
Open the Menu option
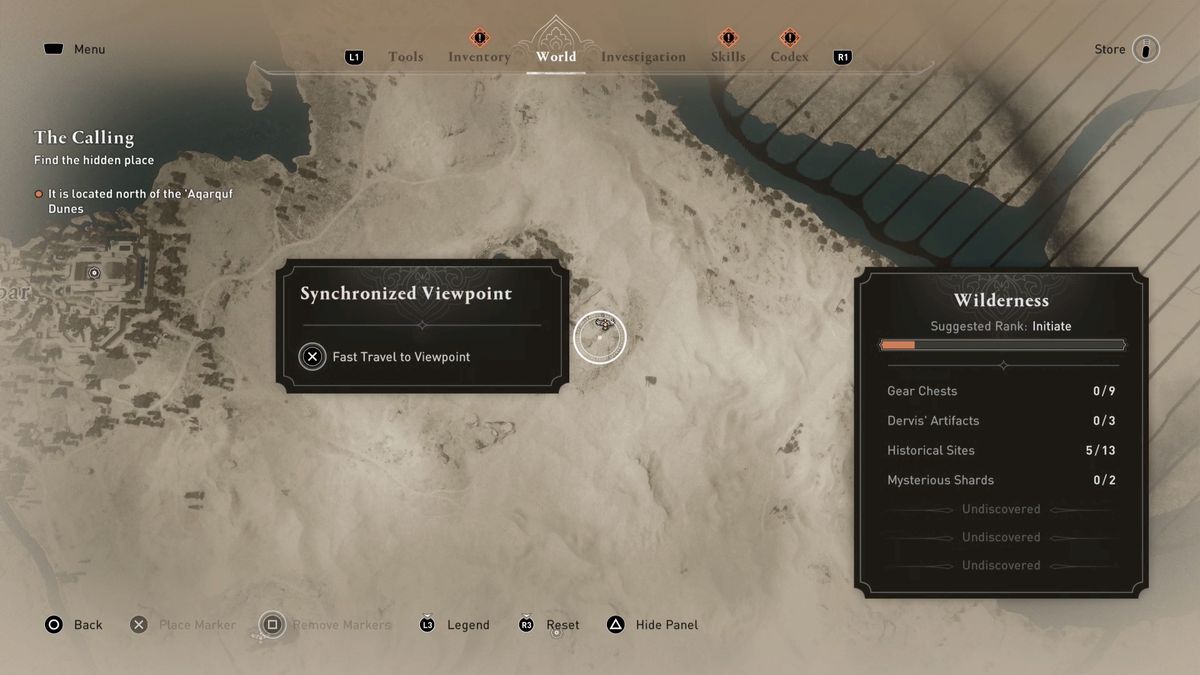(x=75, y=49)
